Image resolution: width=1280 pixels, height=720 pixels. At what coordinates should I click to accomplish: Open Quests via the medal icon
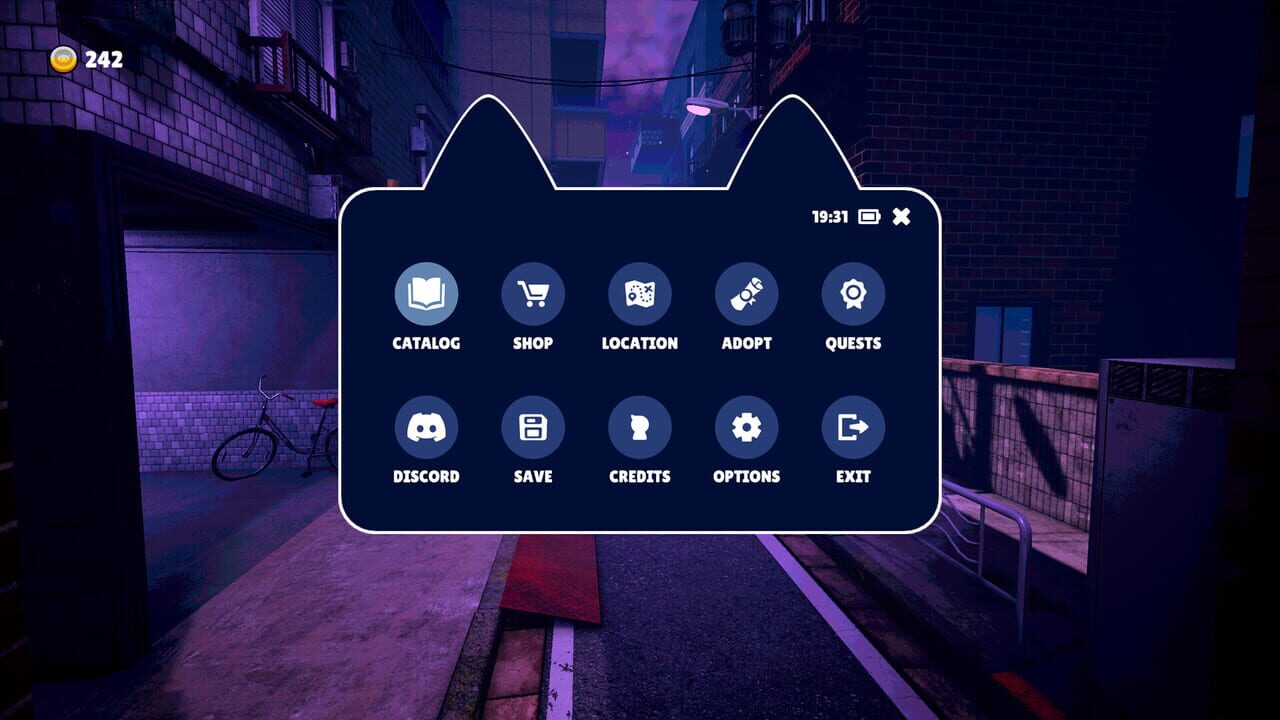click(852, 293)
